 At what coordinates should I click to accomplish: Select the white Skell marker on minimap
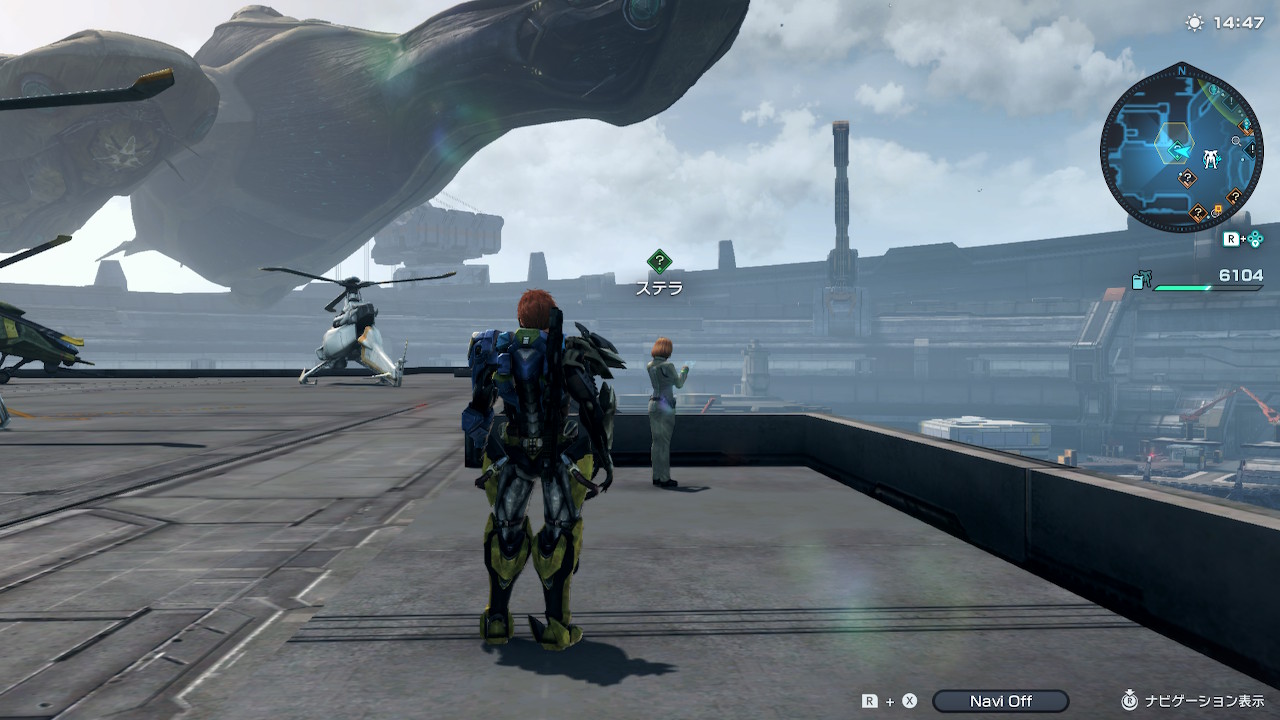[1212, 157]
